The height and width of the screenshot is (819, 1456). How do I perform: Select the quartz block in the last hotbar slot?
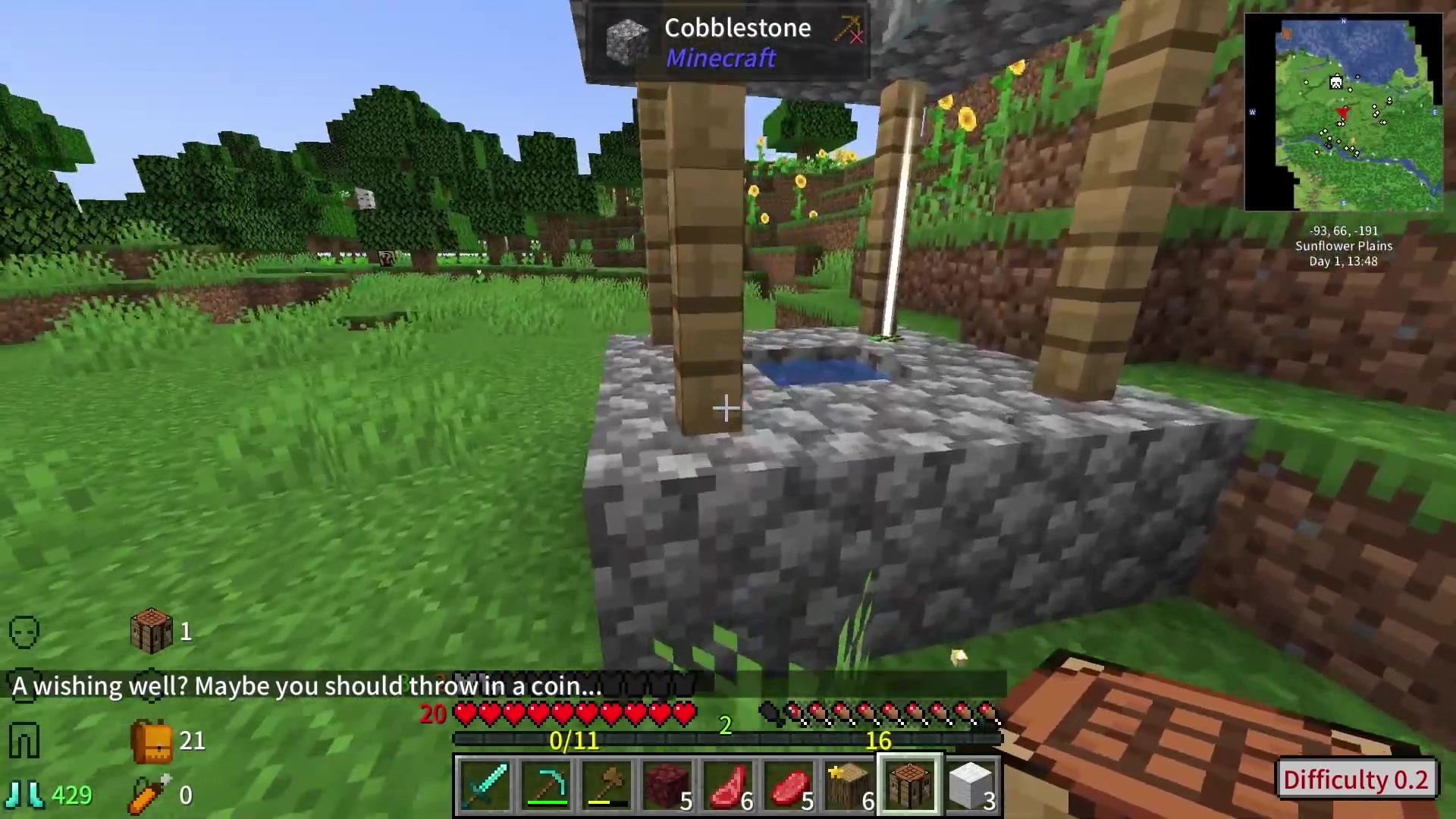(x=969, y=784)
